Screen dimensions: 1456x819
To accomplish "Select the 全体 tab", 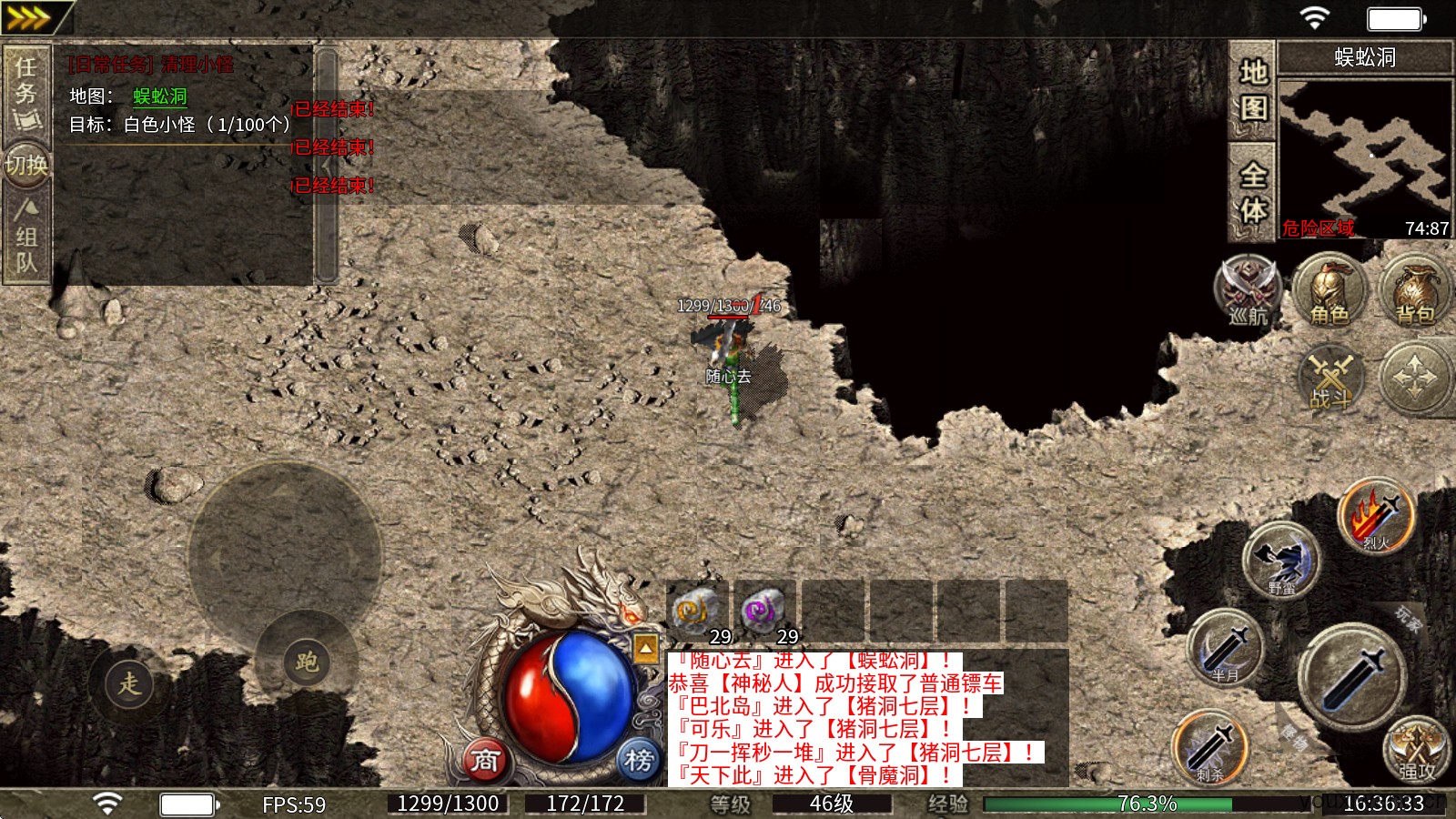I will 1253,191.
